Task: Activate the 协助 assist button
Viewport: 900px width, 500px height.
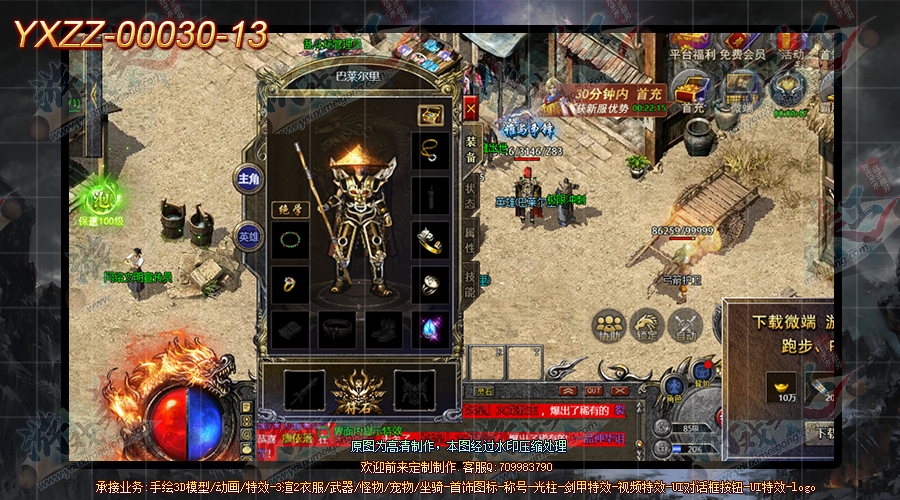Action: coord(607,325)
